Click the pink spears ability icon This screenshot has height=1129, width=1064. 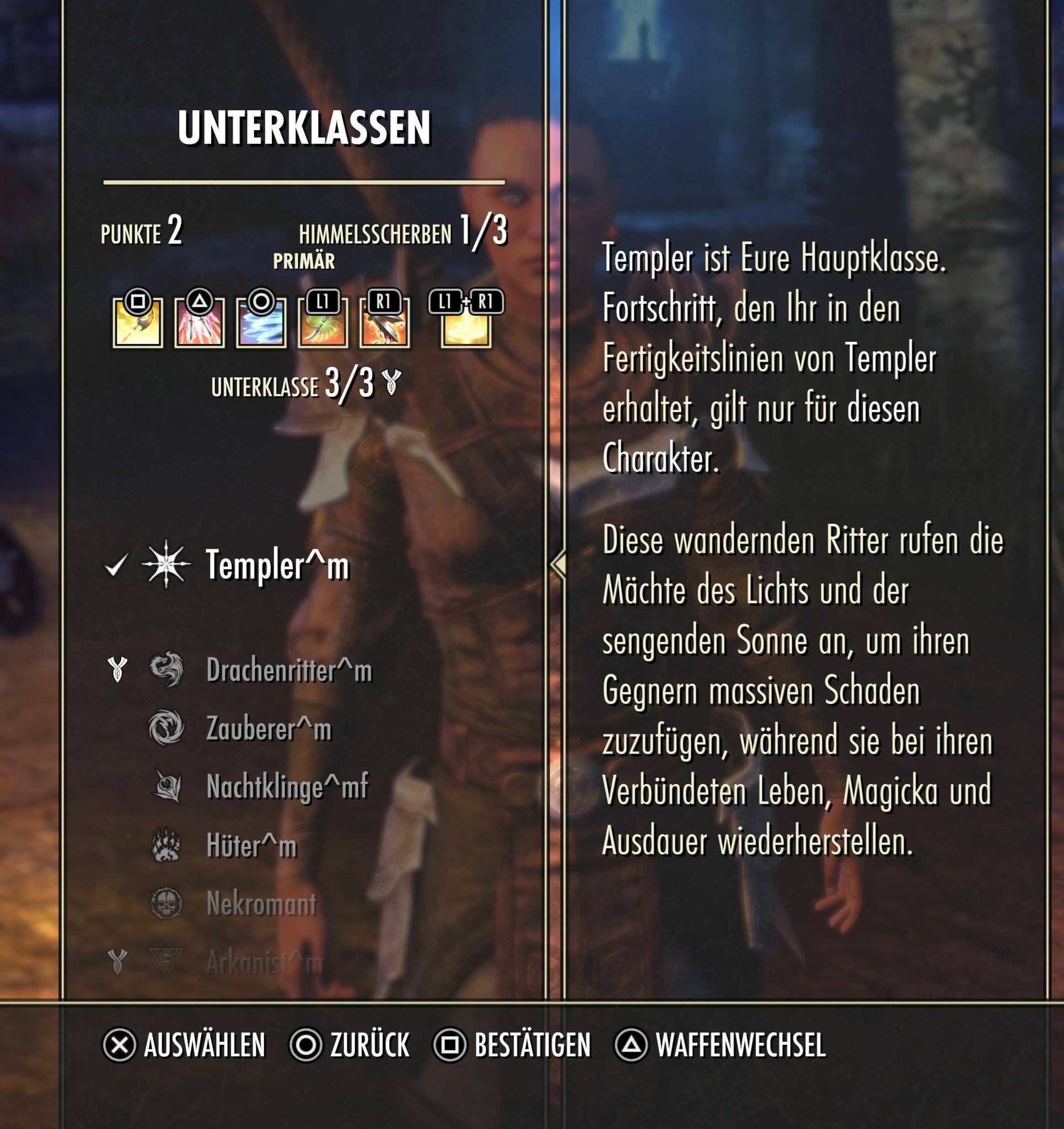(x=200, y=324)
